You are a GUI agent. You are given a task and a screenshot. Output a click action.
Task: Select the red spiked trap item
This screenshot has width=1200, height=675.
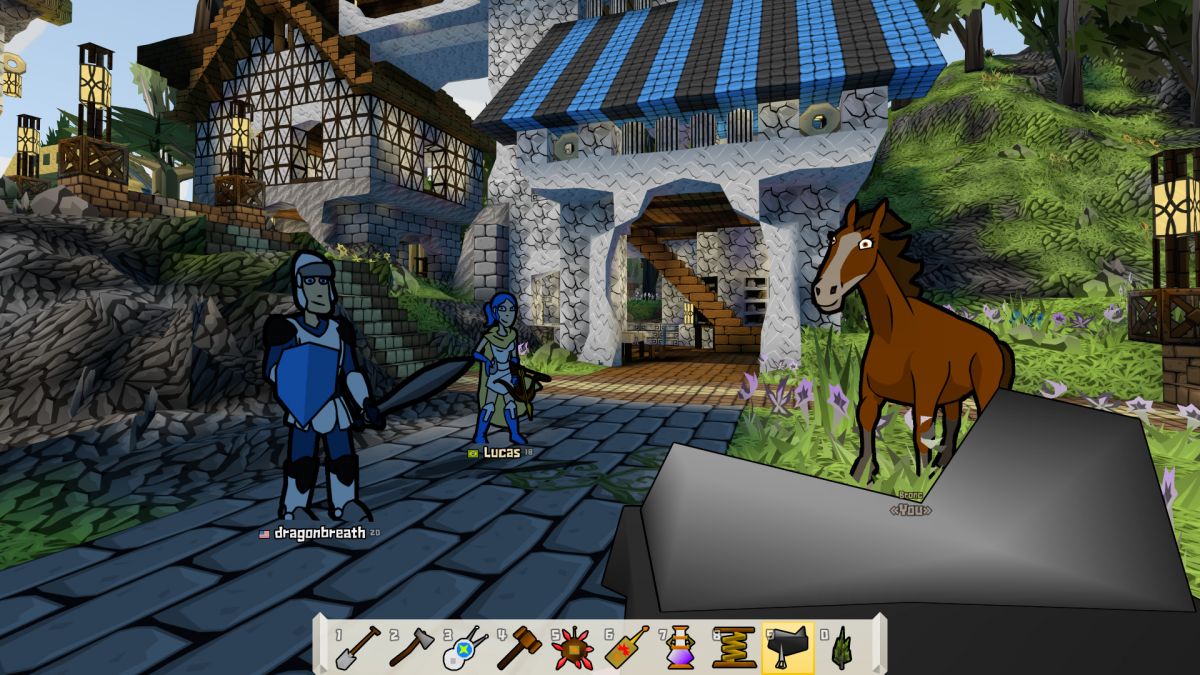573,647
